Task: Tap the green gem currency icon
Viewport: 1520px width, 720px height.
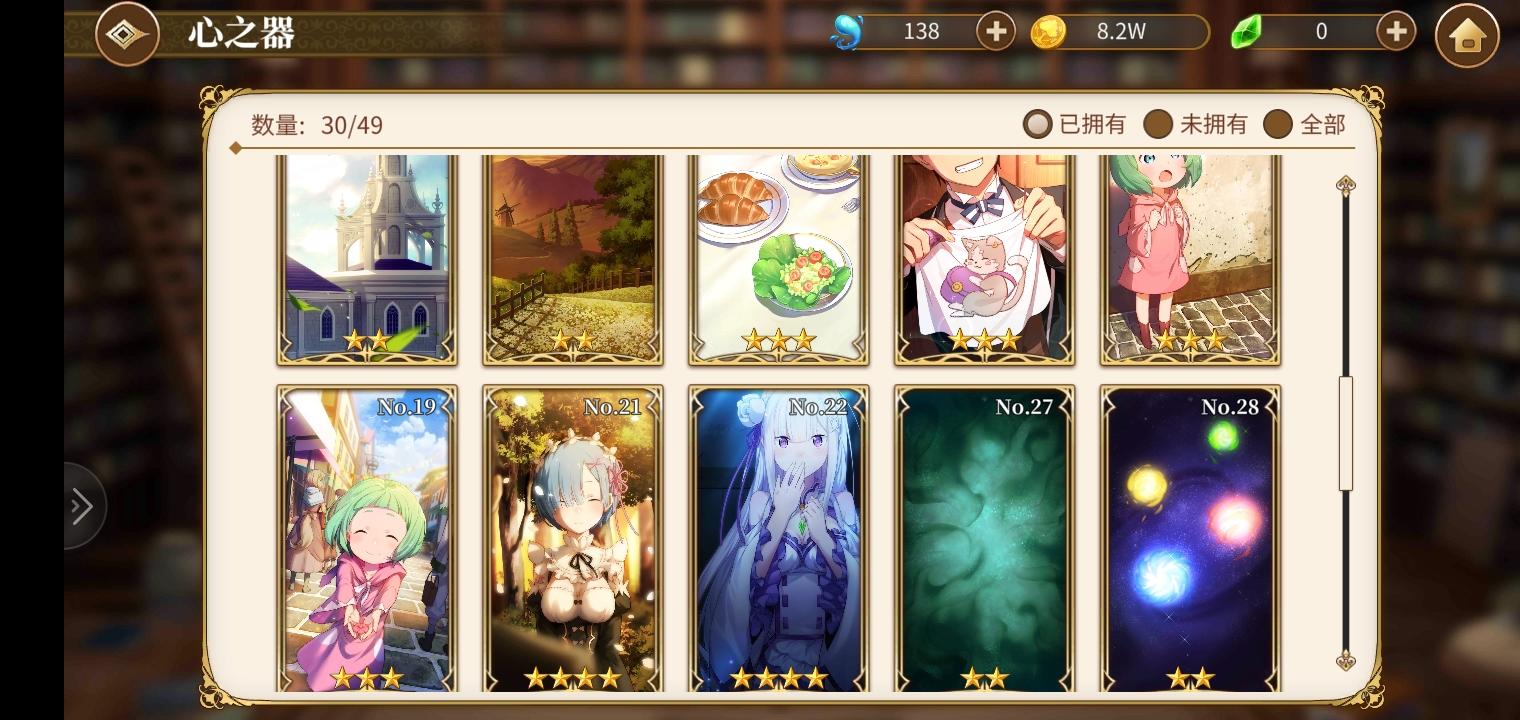Action: coord(1245,31)
